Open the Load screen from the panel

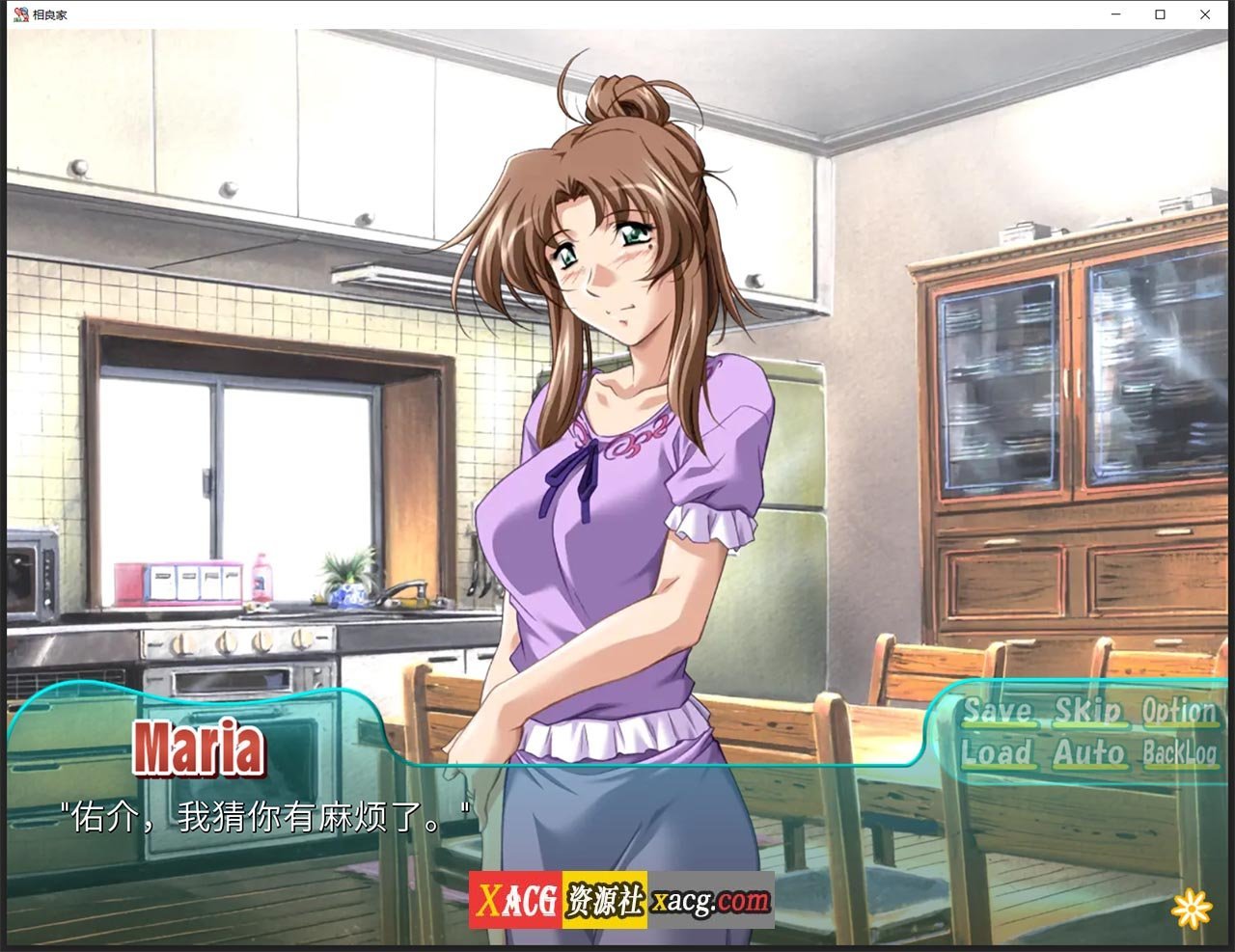click(999, 755)
